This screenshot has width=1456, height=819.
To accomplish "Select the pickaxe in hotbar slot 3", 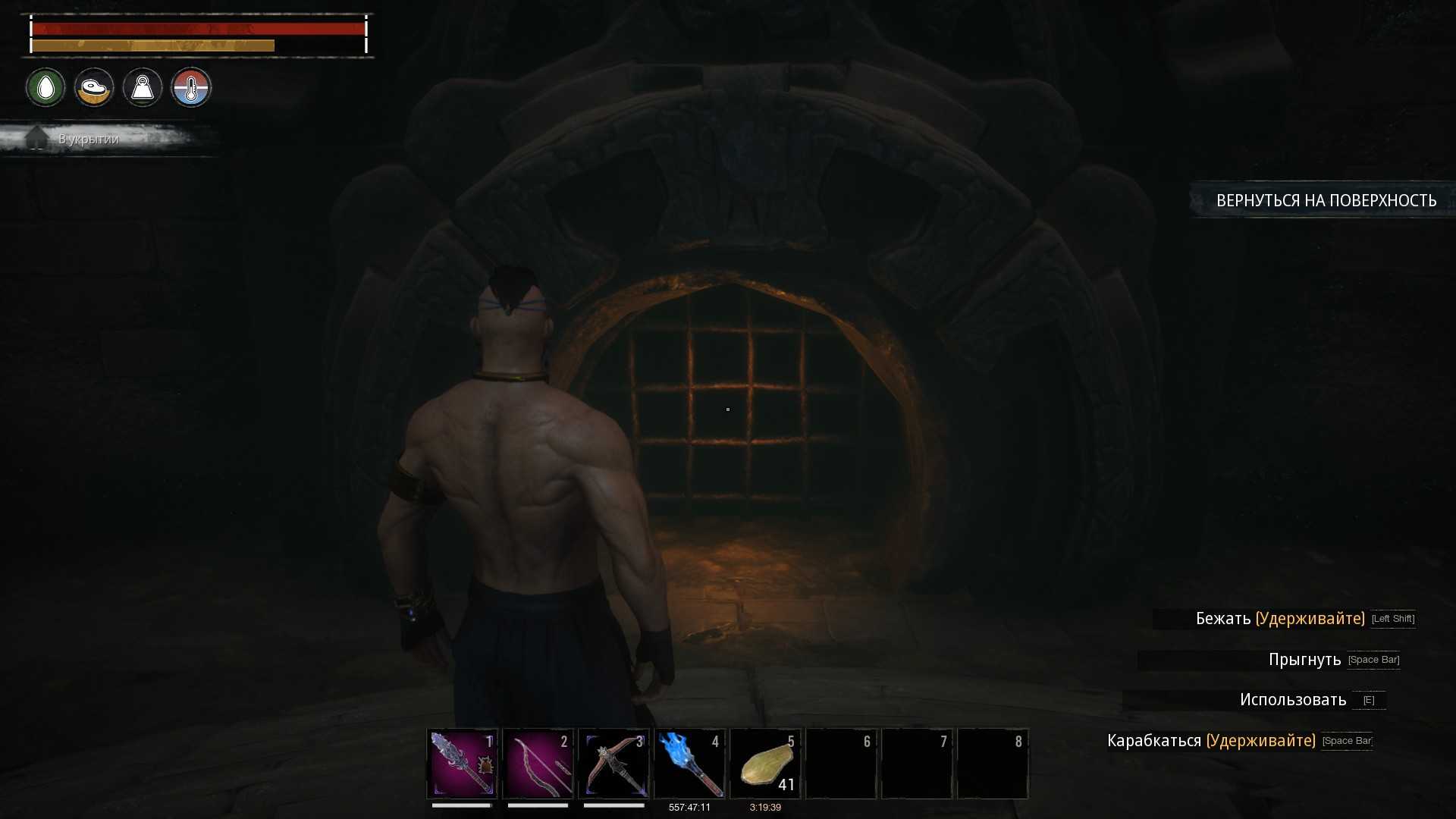I will click(x=614, y=763).
